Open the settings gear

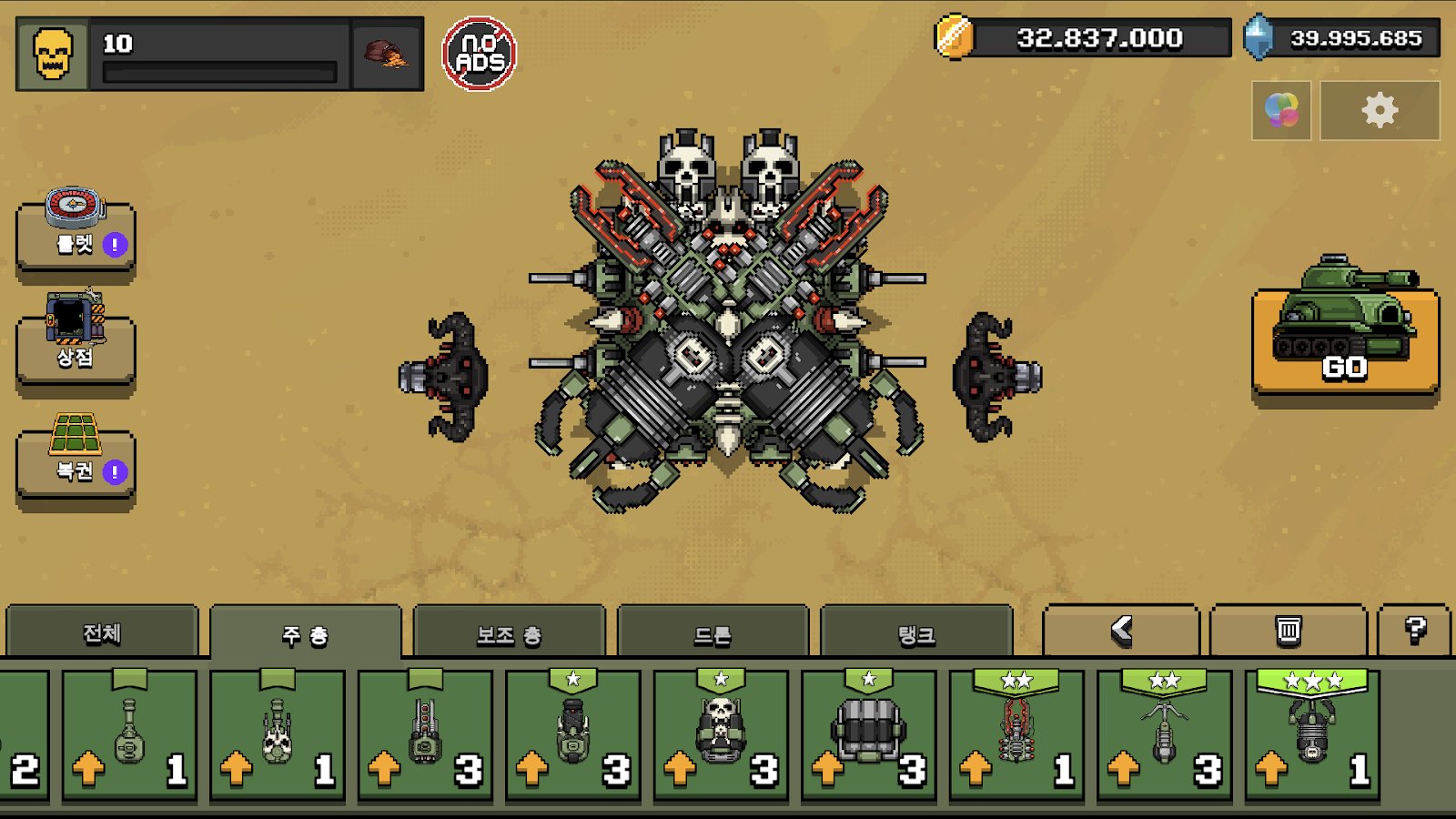coord(1379,110)
